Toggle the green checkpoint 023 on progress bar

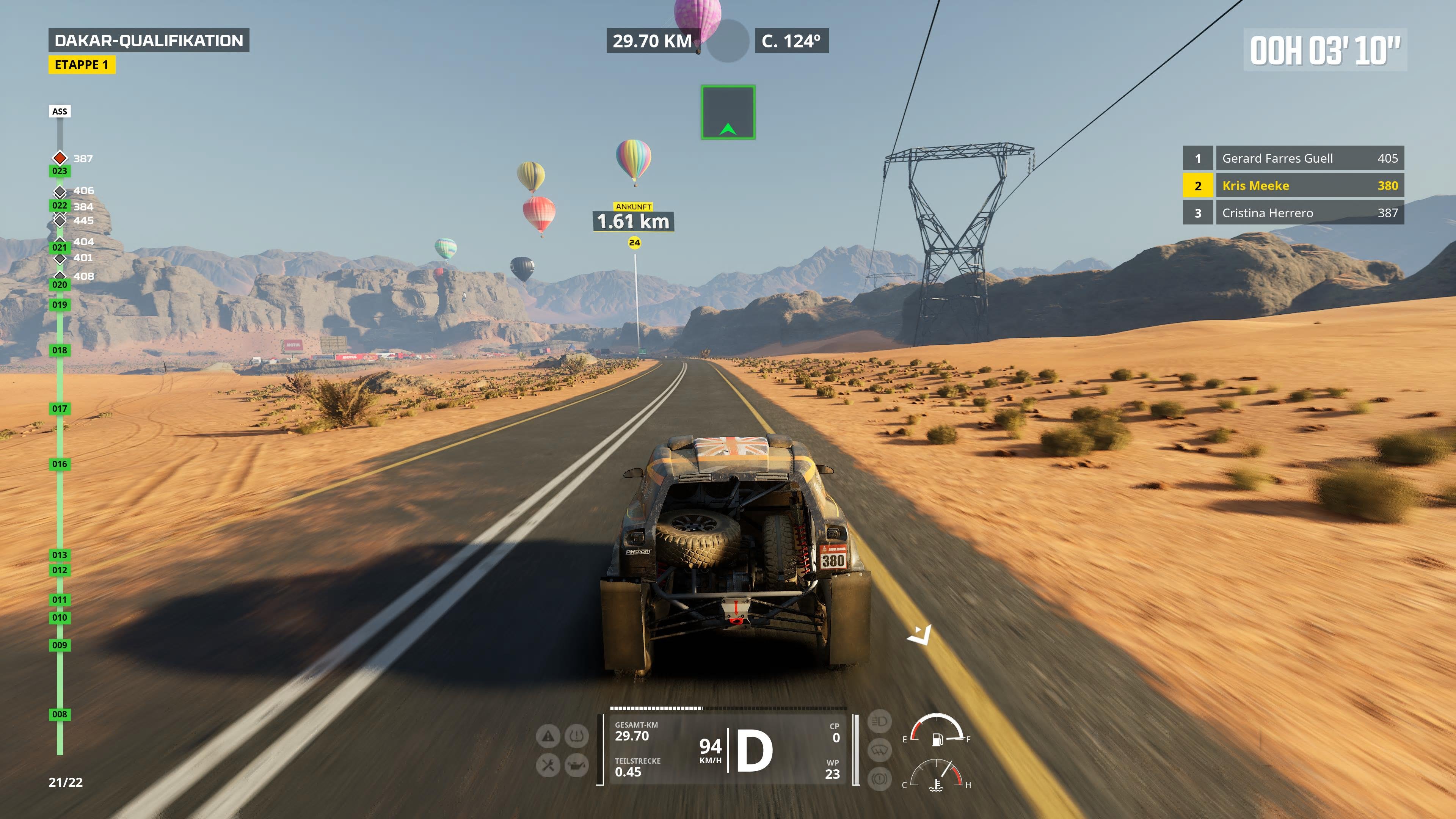pyautogui.click(x=60, y=170)
